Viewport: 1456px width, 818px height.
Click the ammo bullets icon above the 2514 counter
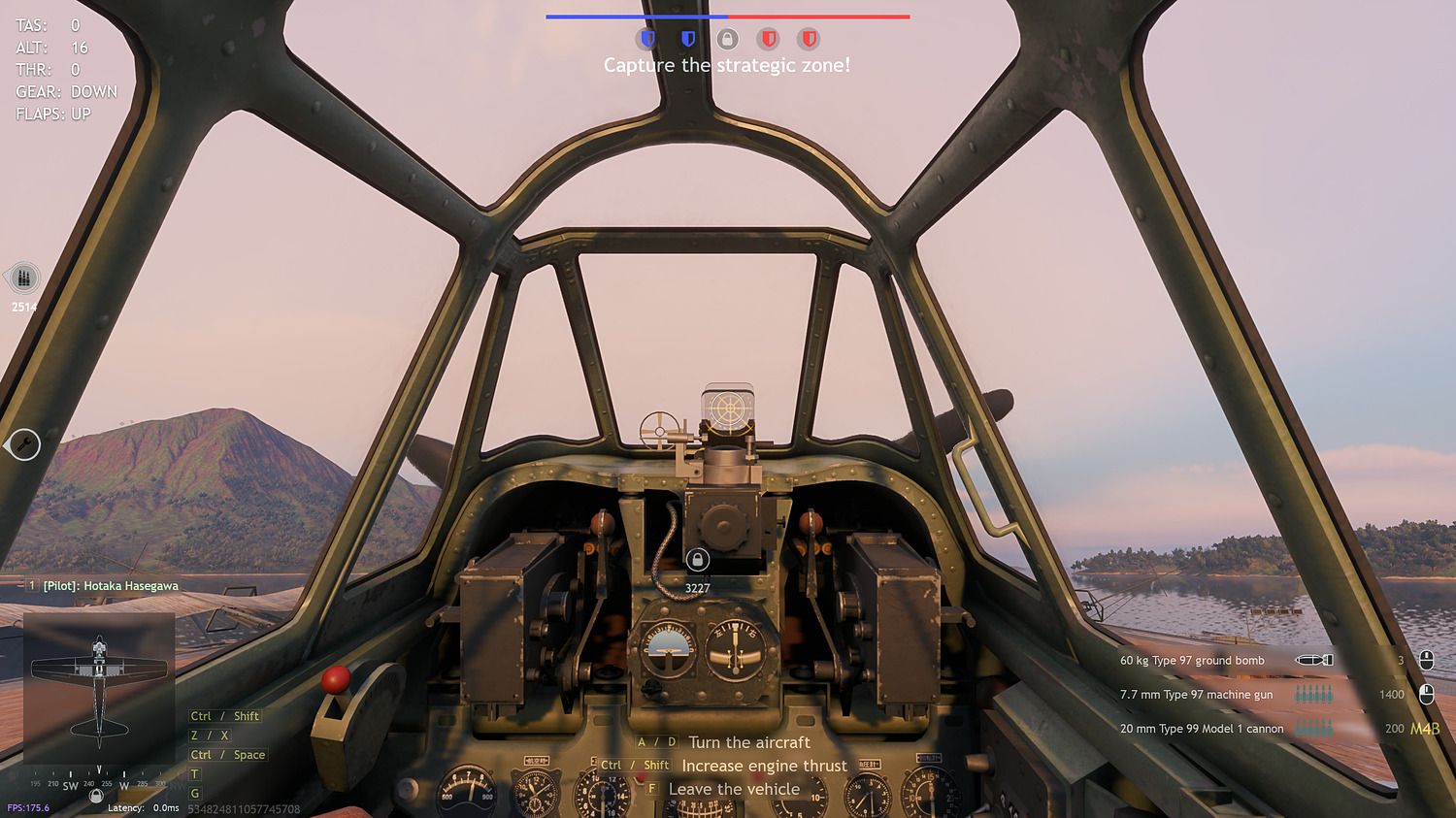(x=21, y=278)
